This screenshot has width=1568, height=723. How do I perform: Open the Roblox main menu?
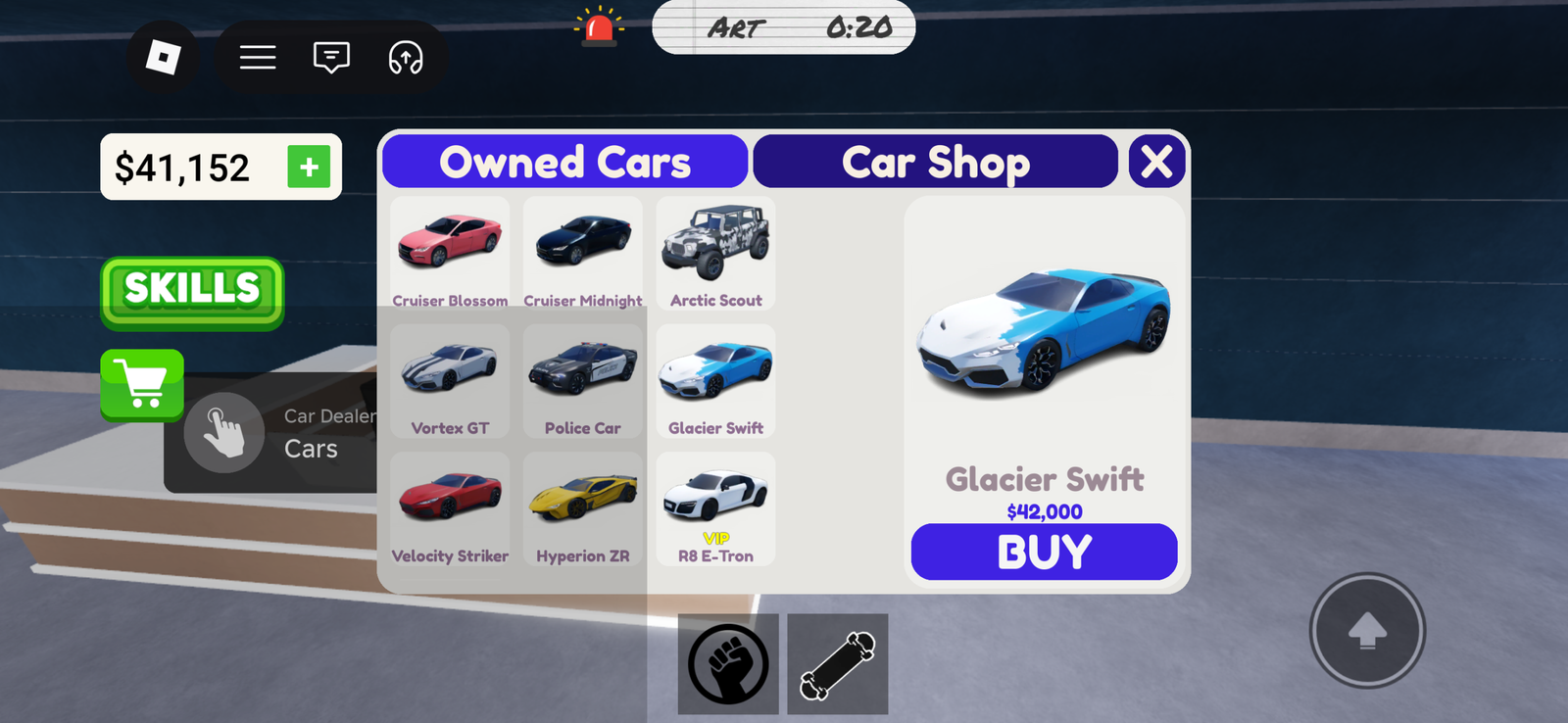click(x=163, y=57)
